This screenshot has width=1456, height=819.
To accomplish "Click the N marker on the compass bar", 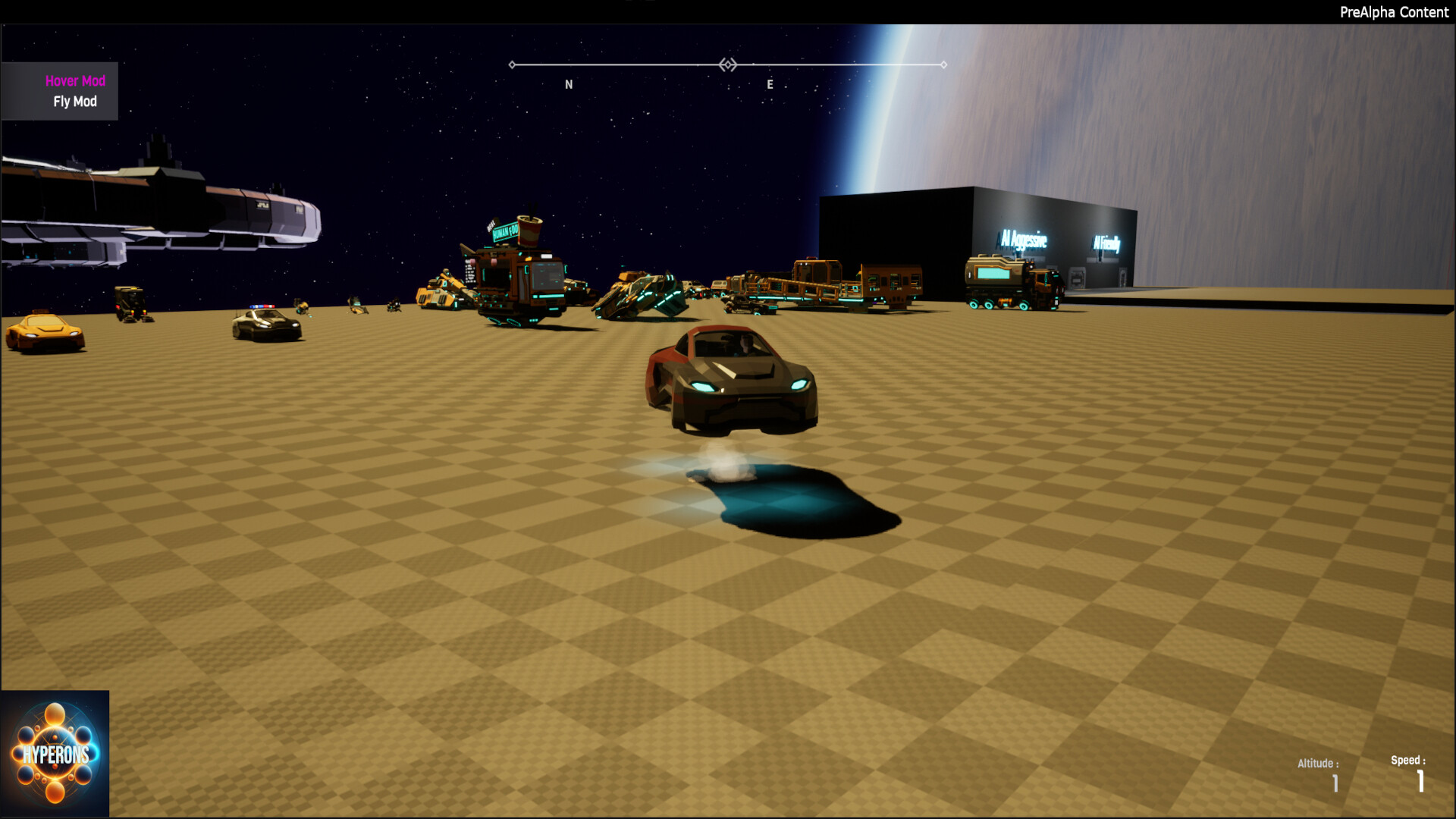I will tap(567, 84).
